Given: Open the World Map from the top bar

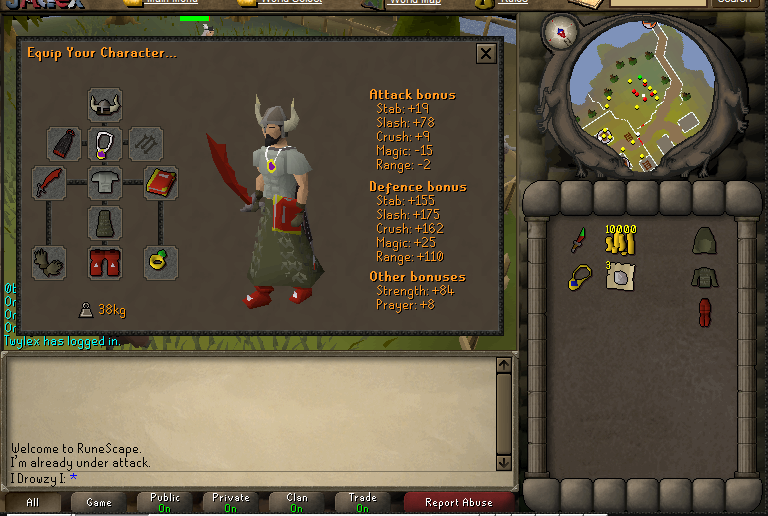Looking at the screenshot, I should [x=398, y=3].
